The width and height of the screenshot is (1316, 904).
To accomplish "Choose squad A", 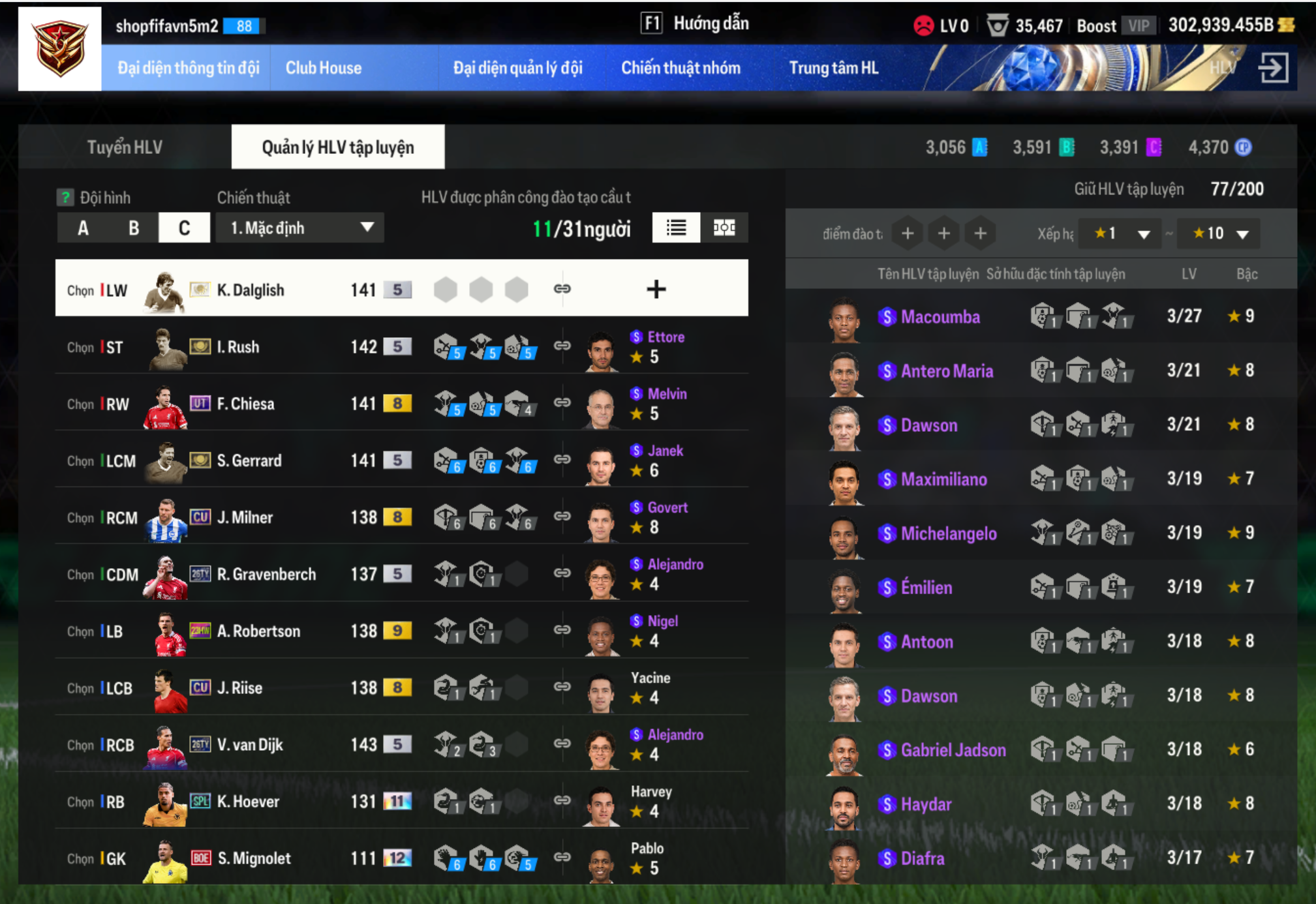I will pos(83,228).
